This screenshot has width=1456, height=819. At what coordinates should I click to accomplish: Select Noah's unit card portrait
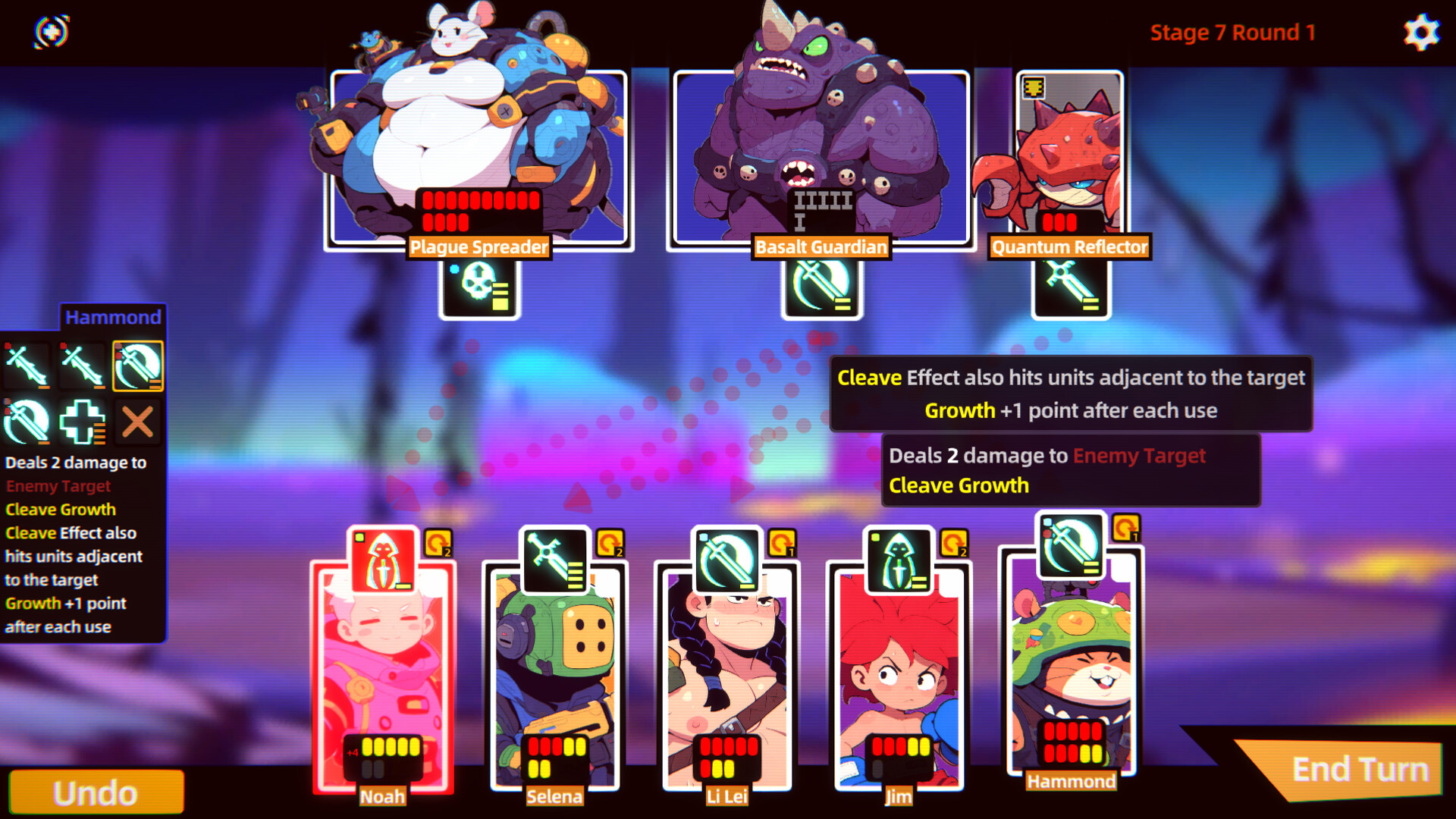point(383,667)
